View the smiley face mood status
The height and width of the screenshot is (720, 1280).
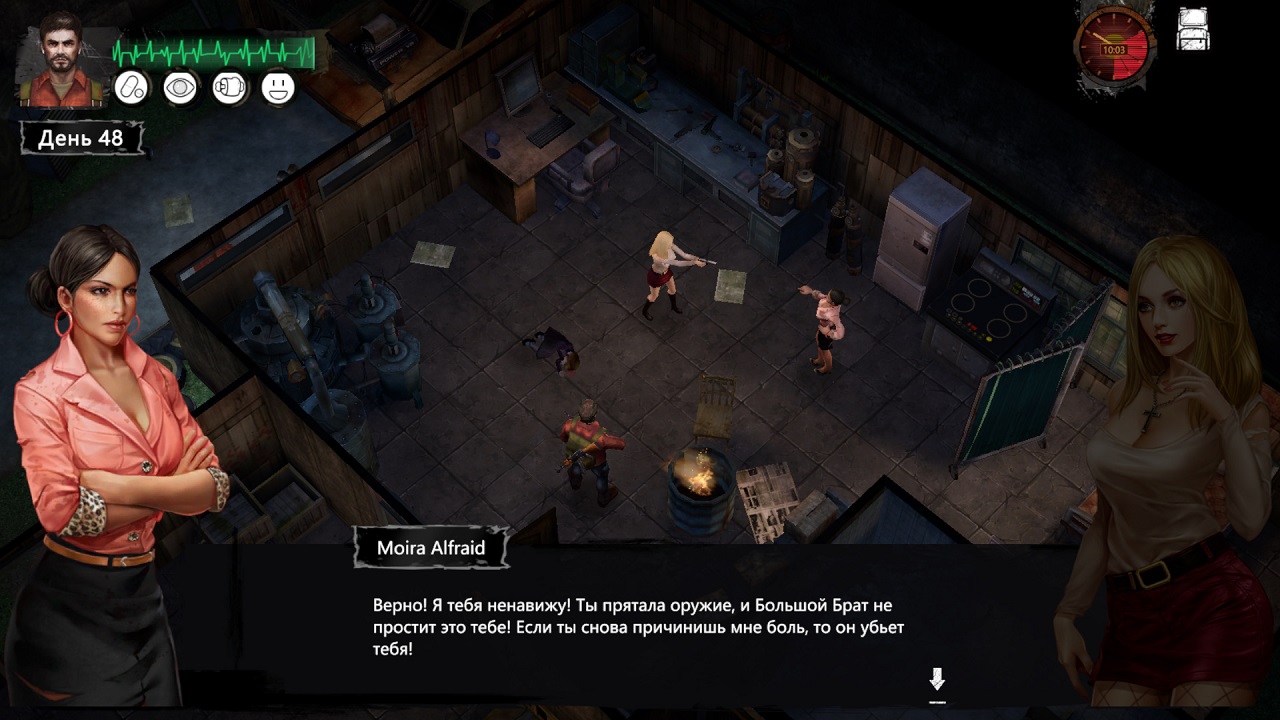[x=278, y=88]
